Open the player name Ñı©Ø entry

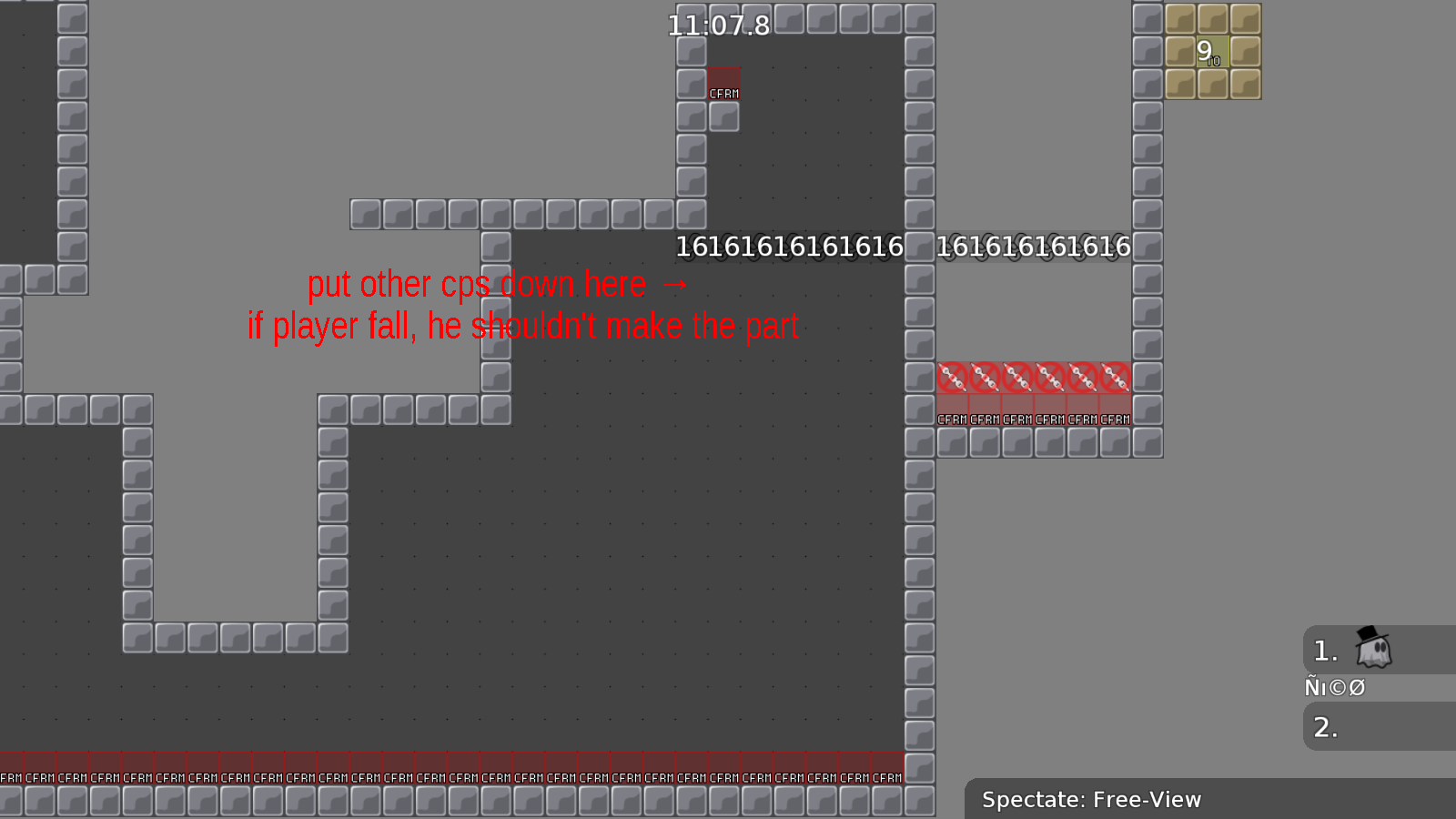[x=1334, y=687]
